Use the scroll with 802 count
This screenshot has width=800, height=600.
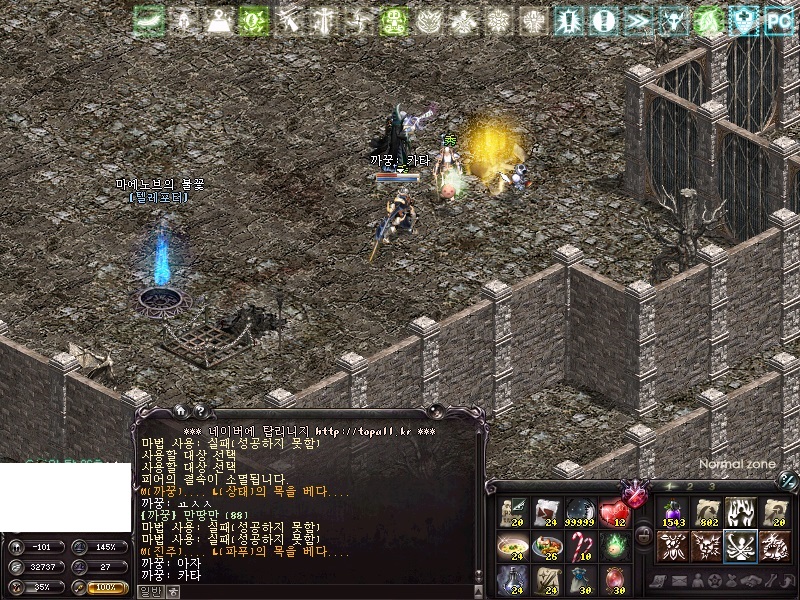(x=708, y=513)
